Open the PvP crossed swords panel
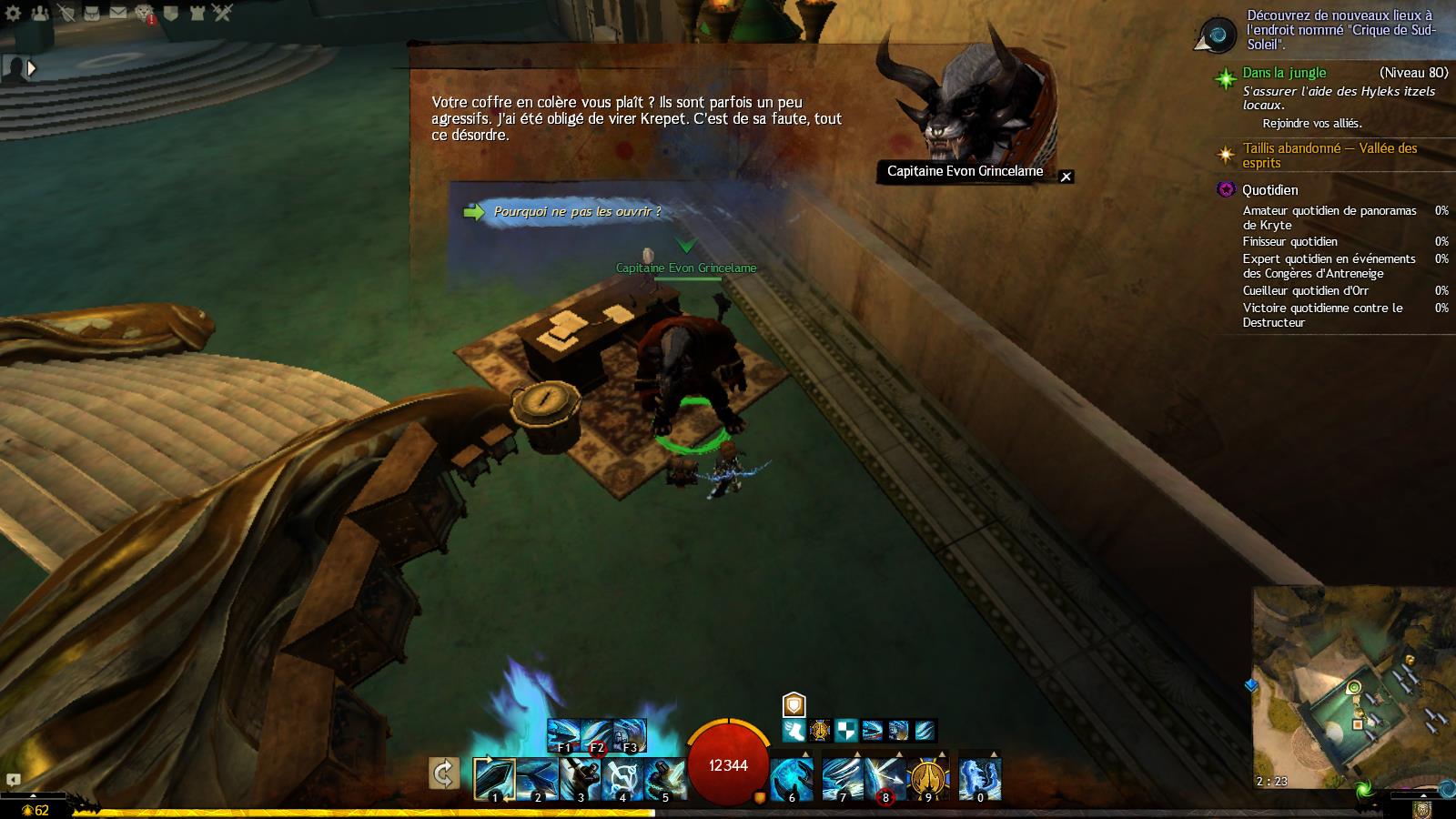Image resolution: width=1456 pixels, height=819 pixels. point(224,13)
